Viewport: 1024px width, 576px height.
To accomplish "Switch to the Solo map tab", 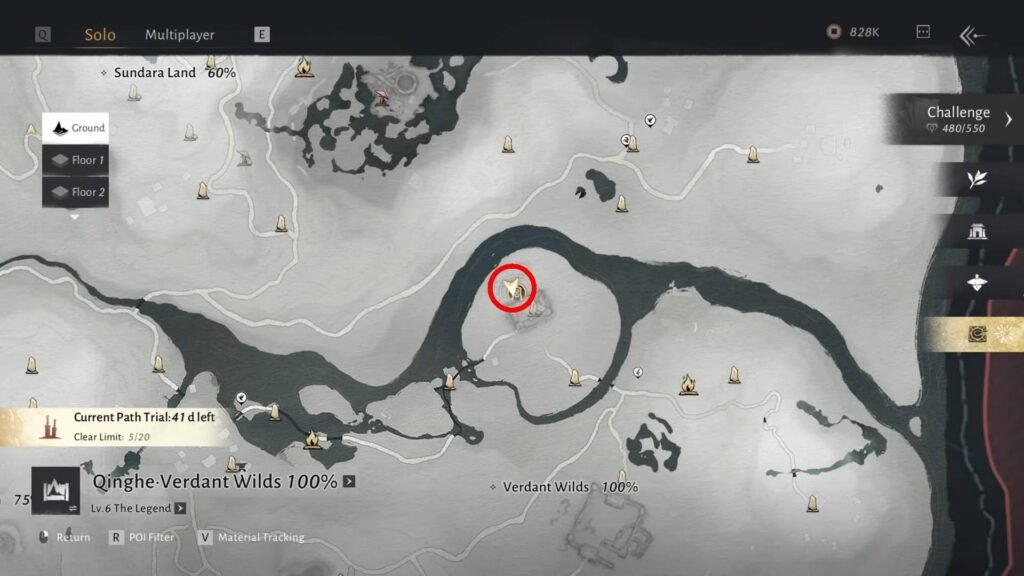I will point(99,34).
